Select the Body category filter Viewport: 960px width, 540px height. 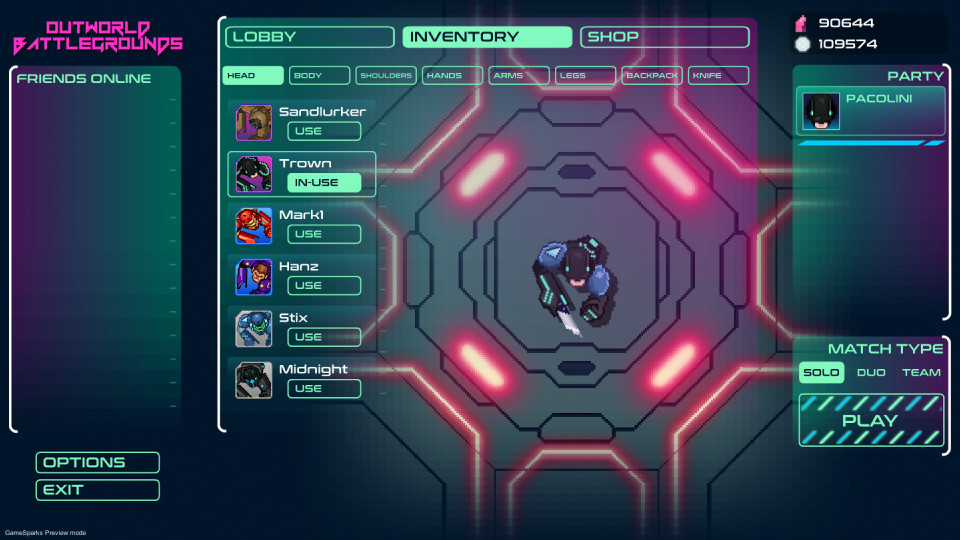[320, 75]
